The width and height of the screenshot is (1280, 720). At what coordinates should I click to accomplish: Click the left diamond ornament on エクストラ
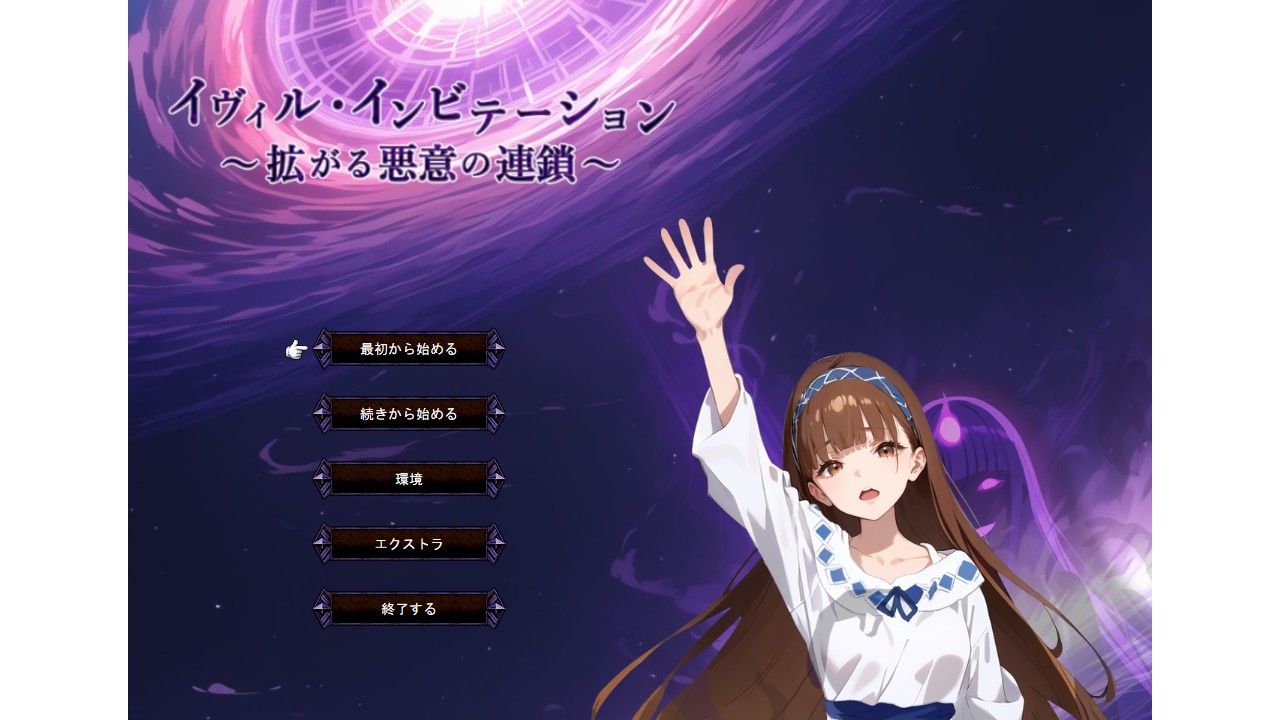pyautogui.click(x=320, y=543)
